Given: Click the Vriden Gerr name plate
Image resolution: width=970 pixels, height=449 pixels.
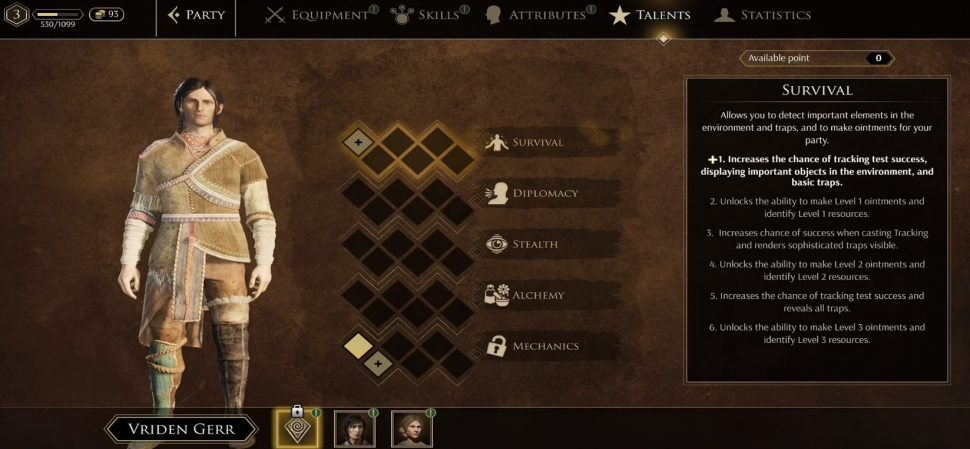Looking at the screenshot, I should (181, 429).
